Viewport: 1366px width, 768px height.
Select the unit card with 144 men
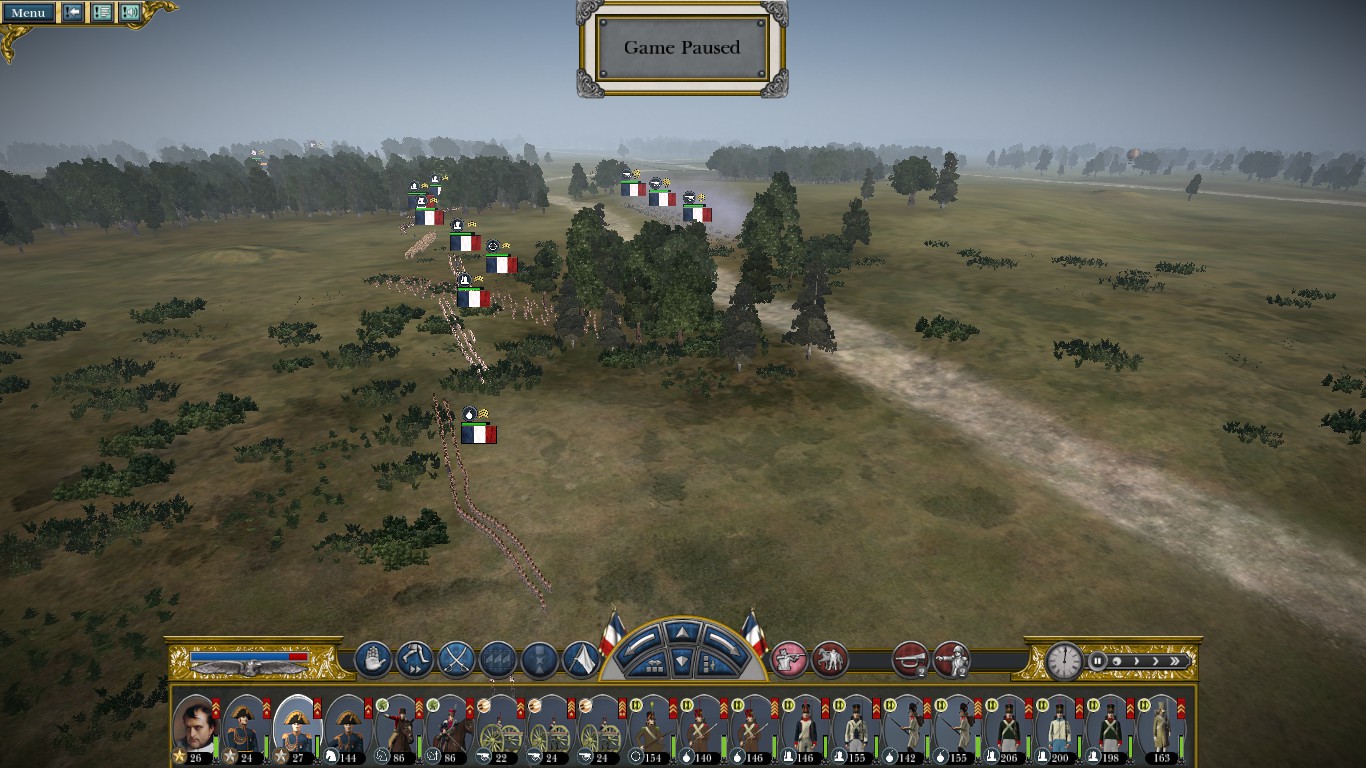pos(347,728)
